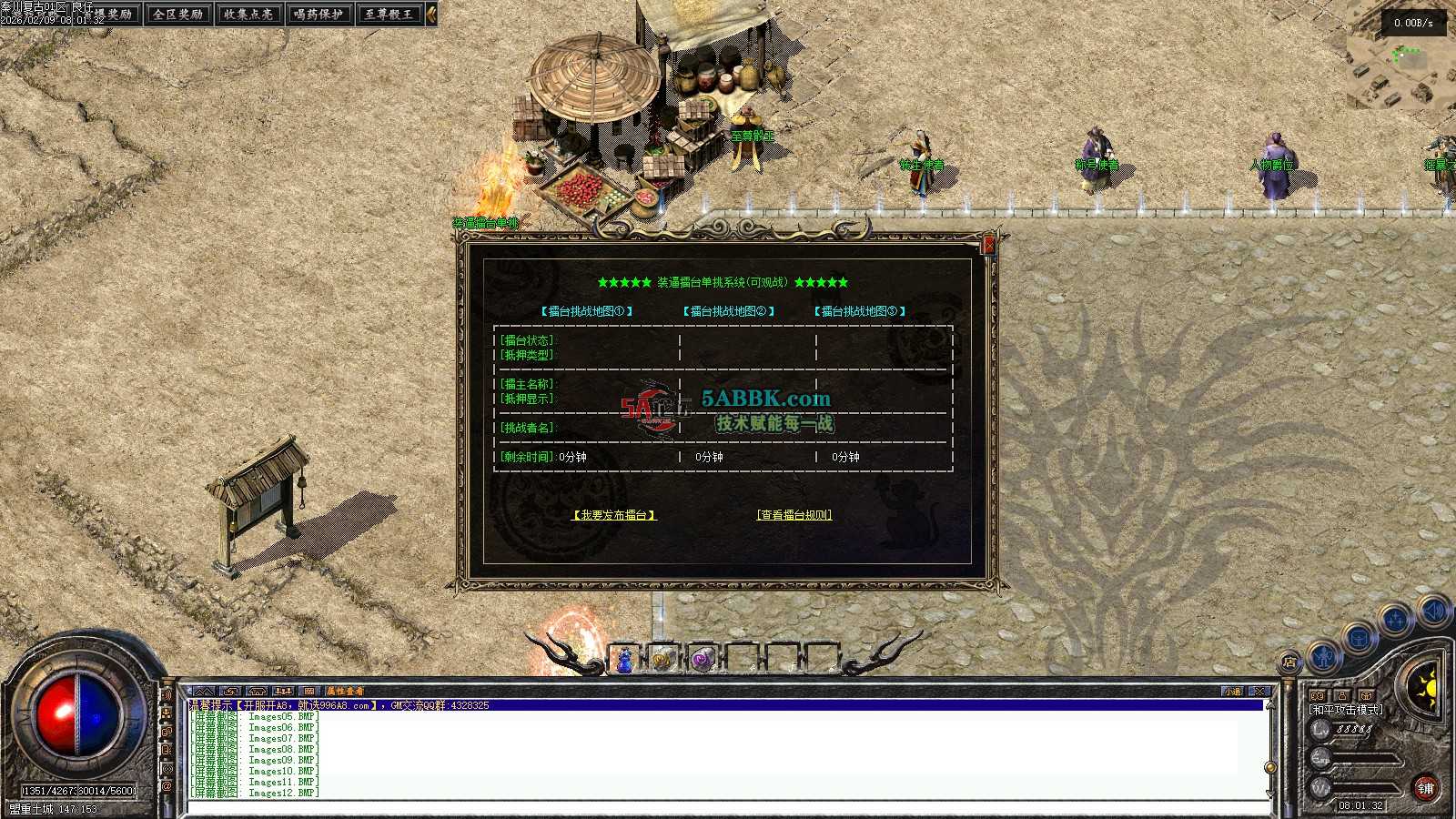The height and width of the screenshot is (819, 1456).
Task: Use the blue potion hotbar slot
Action: [625, 659]
